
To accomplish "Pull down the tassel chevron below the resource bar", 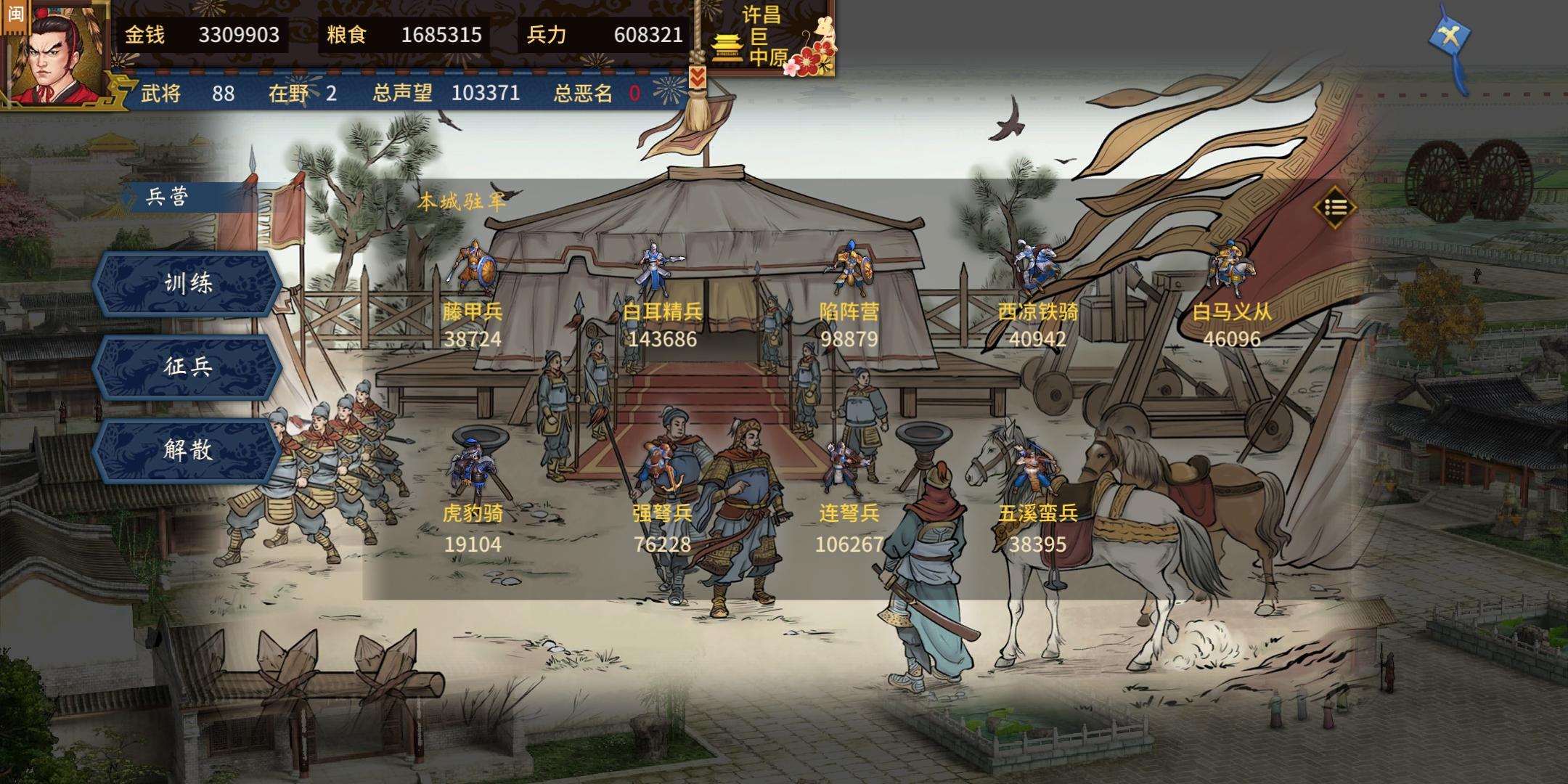I will [x=699, y=76].
